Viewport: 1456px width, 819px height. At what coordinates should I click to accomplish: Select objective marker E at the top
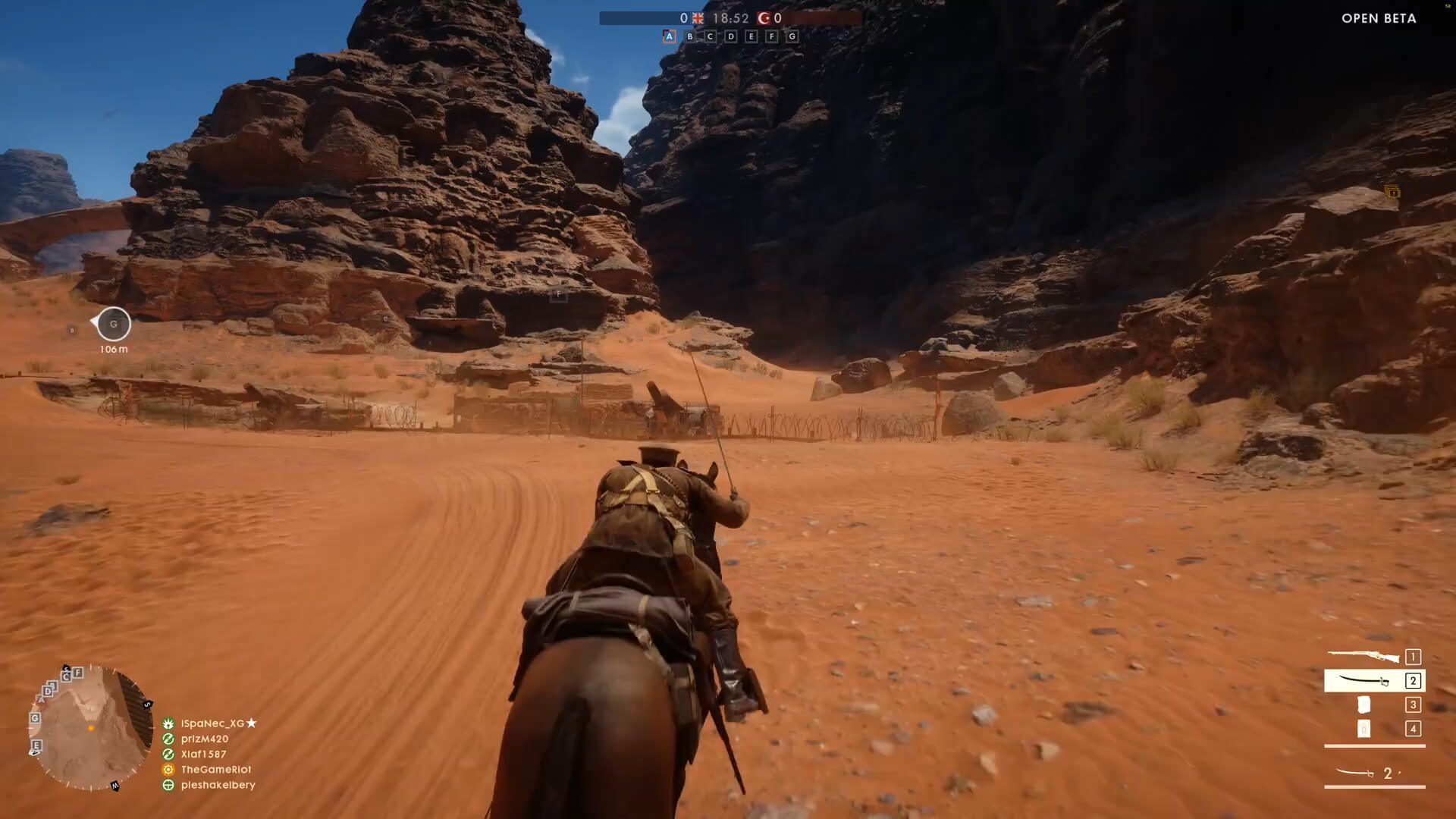(751, 36)
